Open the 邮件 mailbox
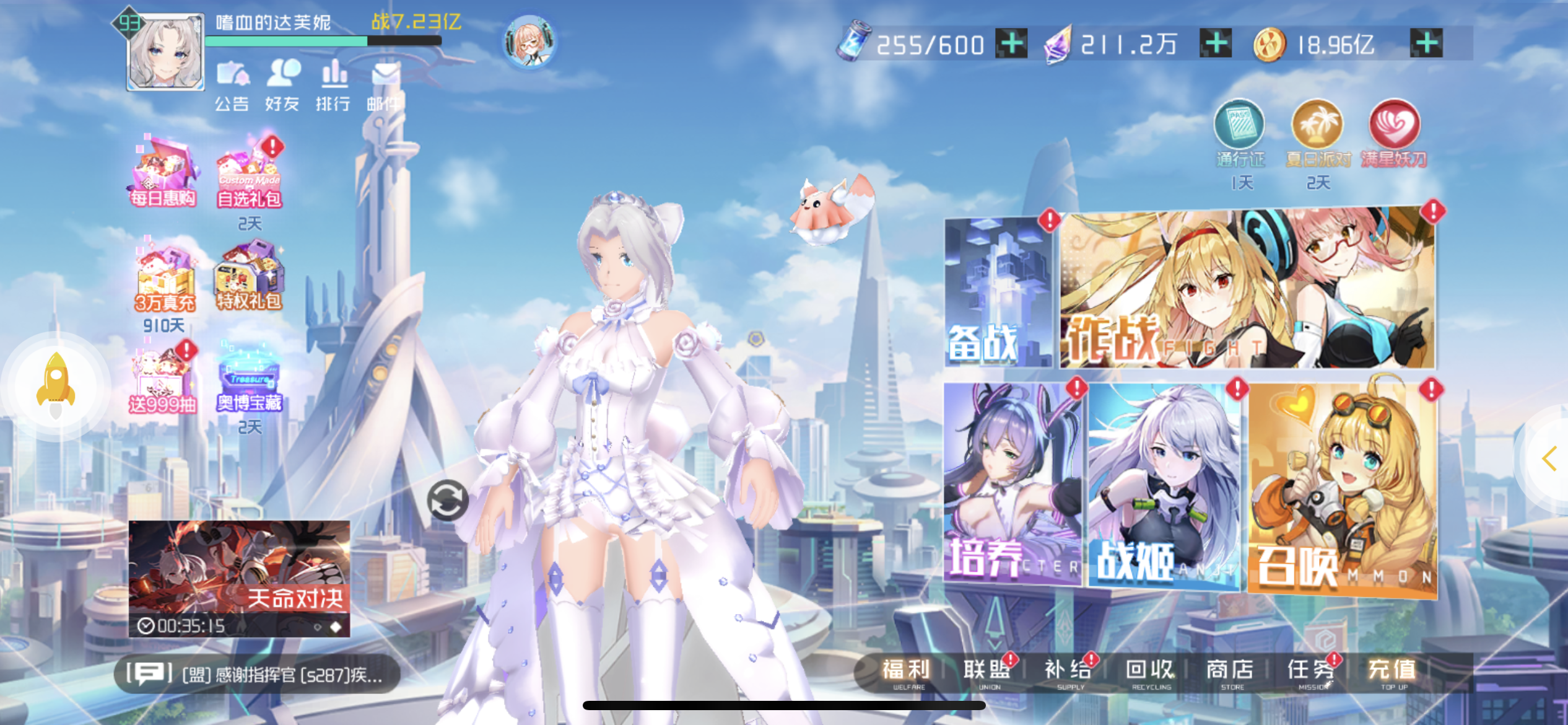The width and height of the screenshot is (1568, 725). pos(384,86)
